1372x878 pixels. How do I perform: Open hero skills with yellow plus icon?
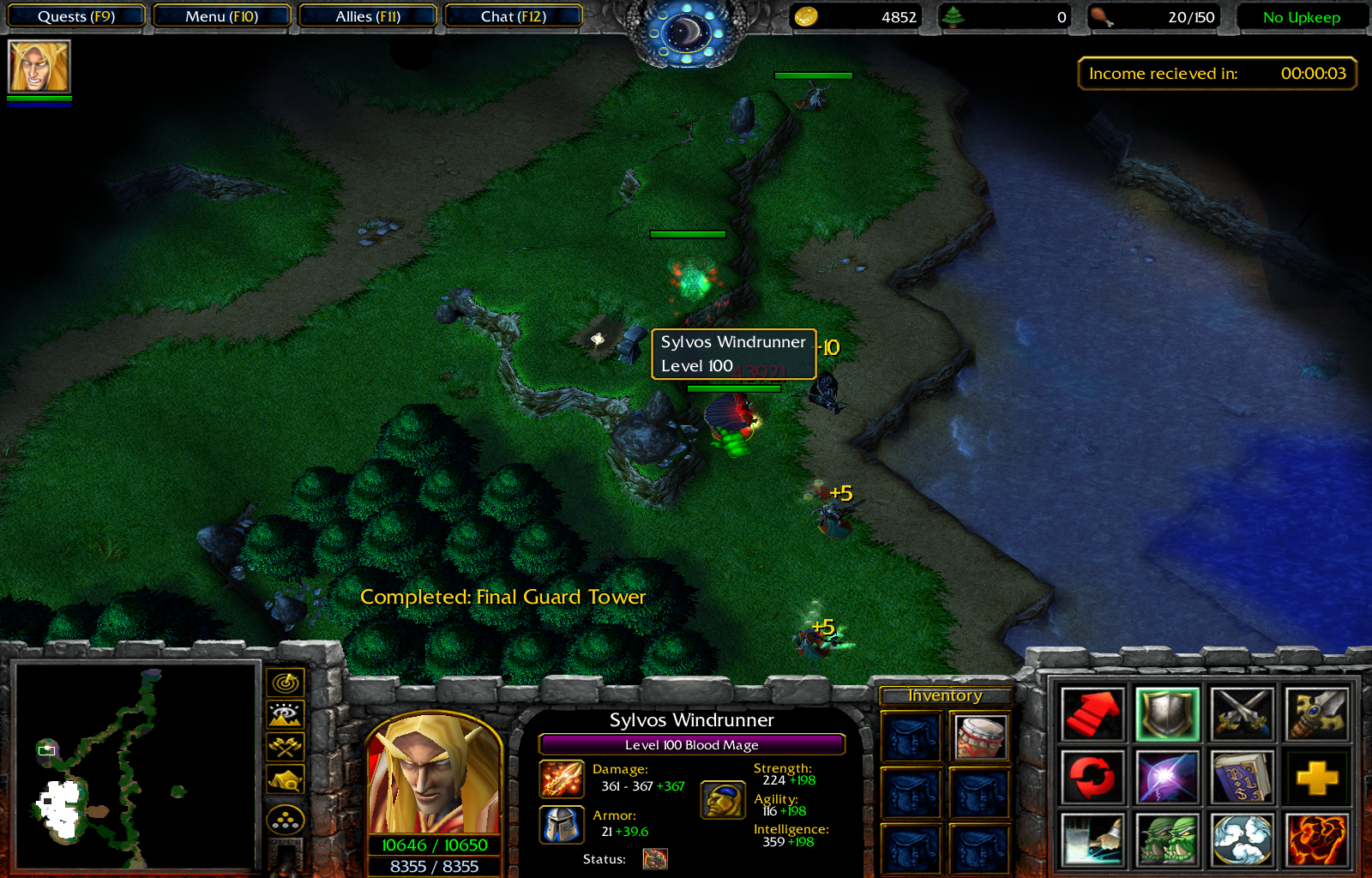tap(1316, 778)
